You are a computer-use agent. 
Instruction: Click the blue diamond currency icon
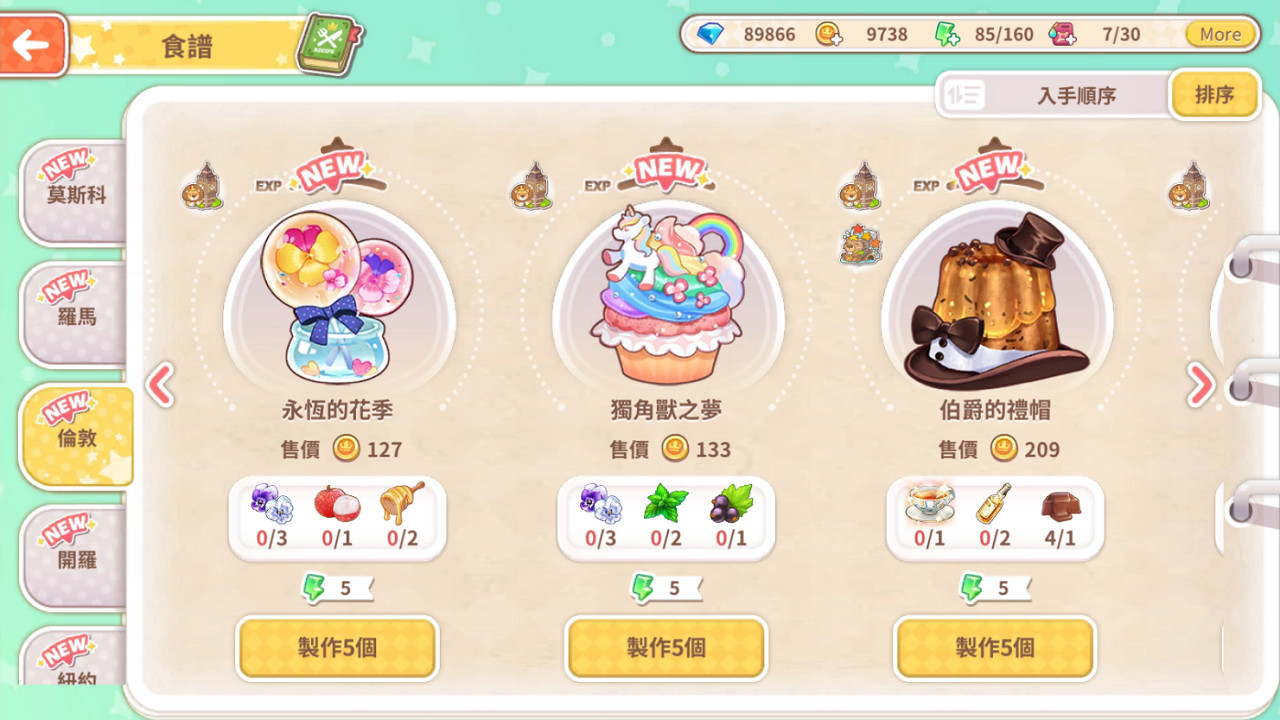tap(711, 33)
